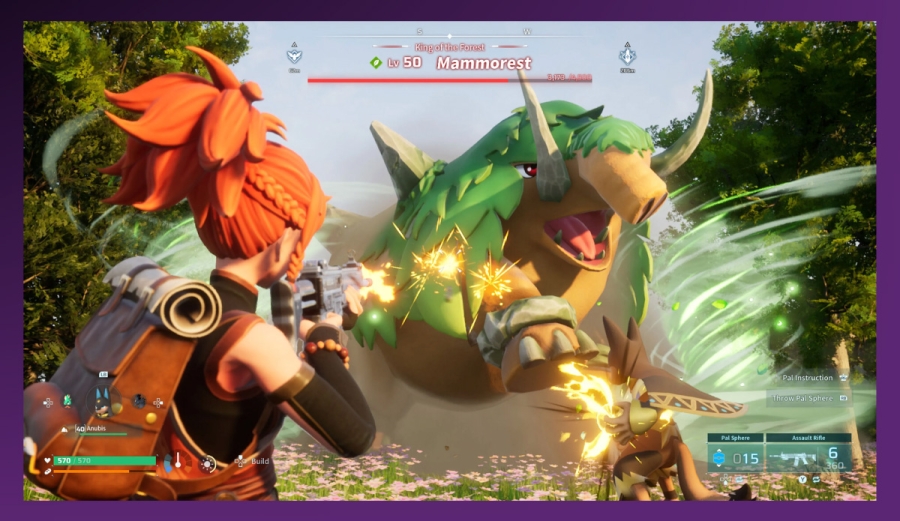This screenshot has width=900, height=521.
Task: Click the green leaf element icon beside Lv 50
Action: tap(375, 62)
